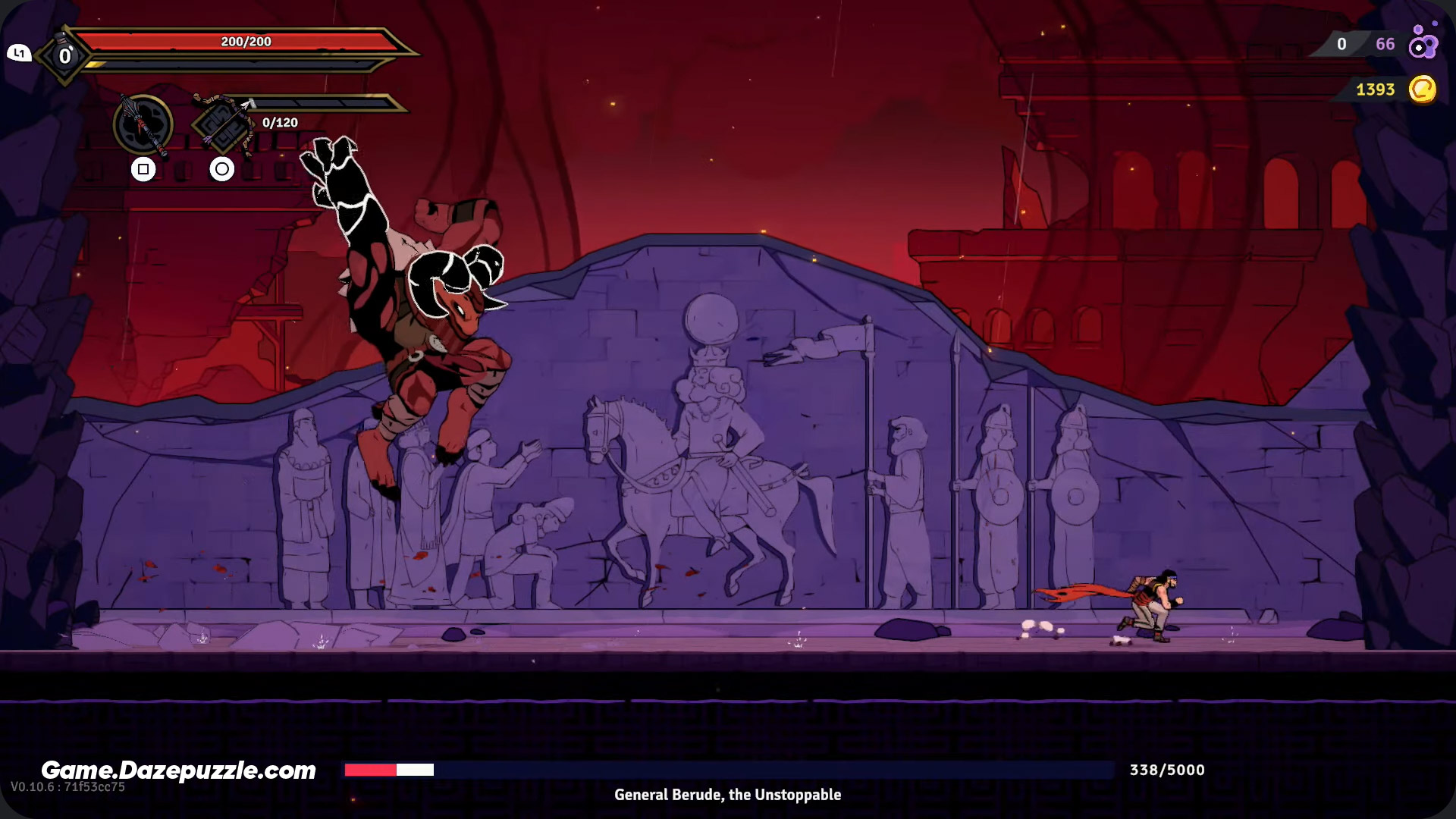Use the healing potion flask icon

tap(64, 54)
